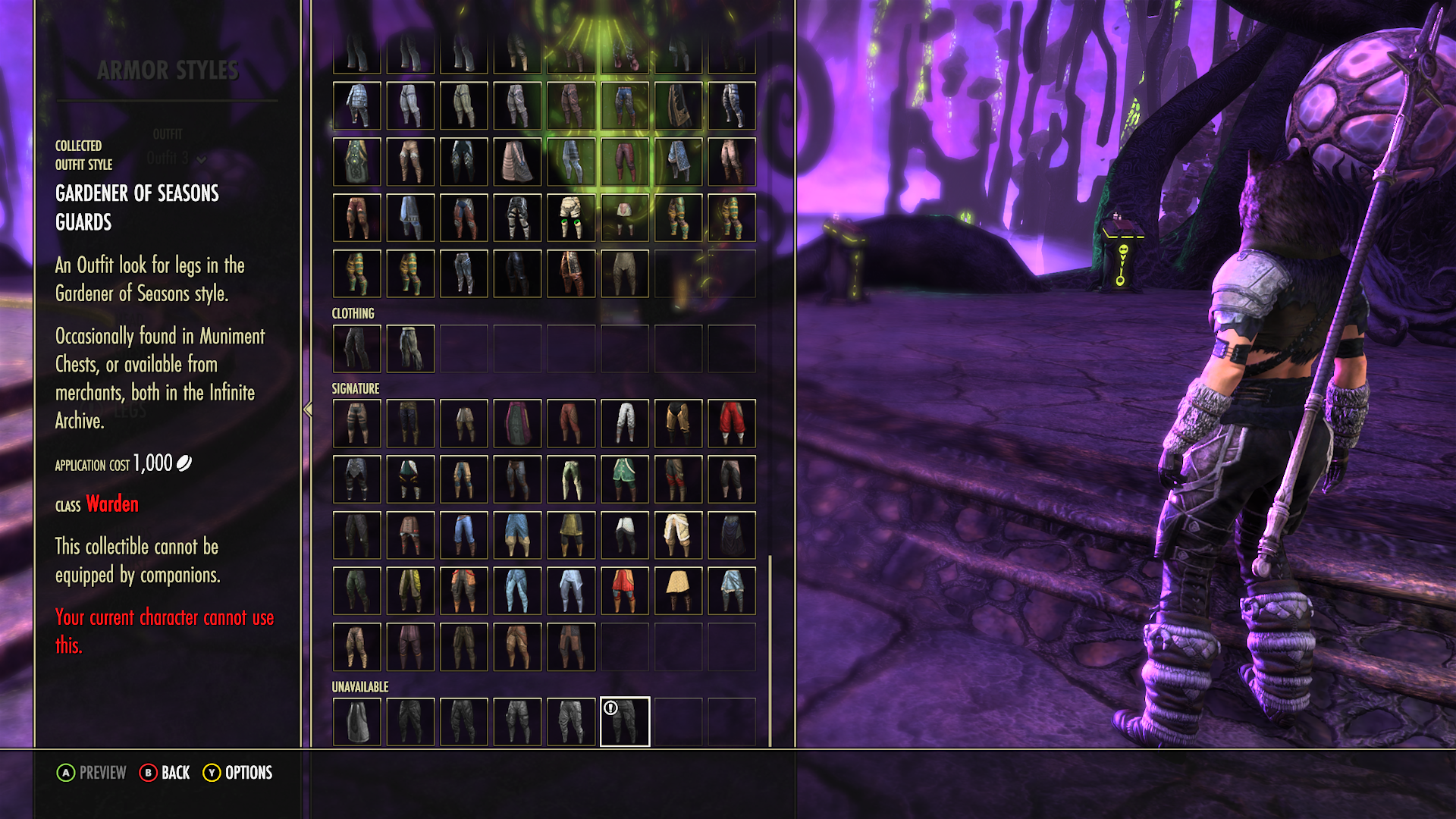Expand the Unavailable section header
The width and height of the screenshot is (1456, 819).
[x=359, y=687]
